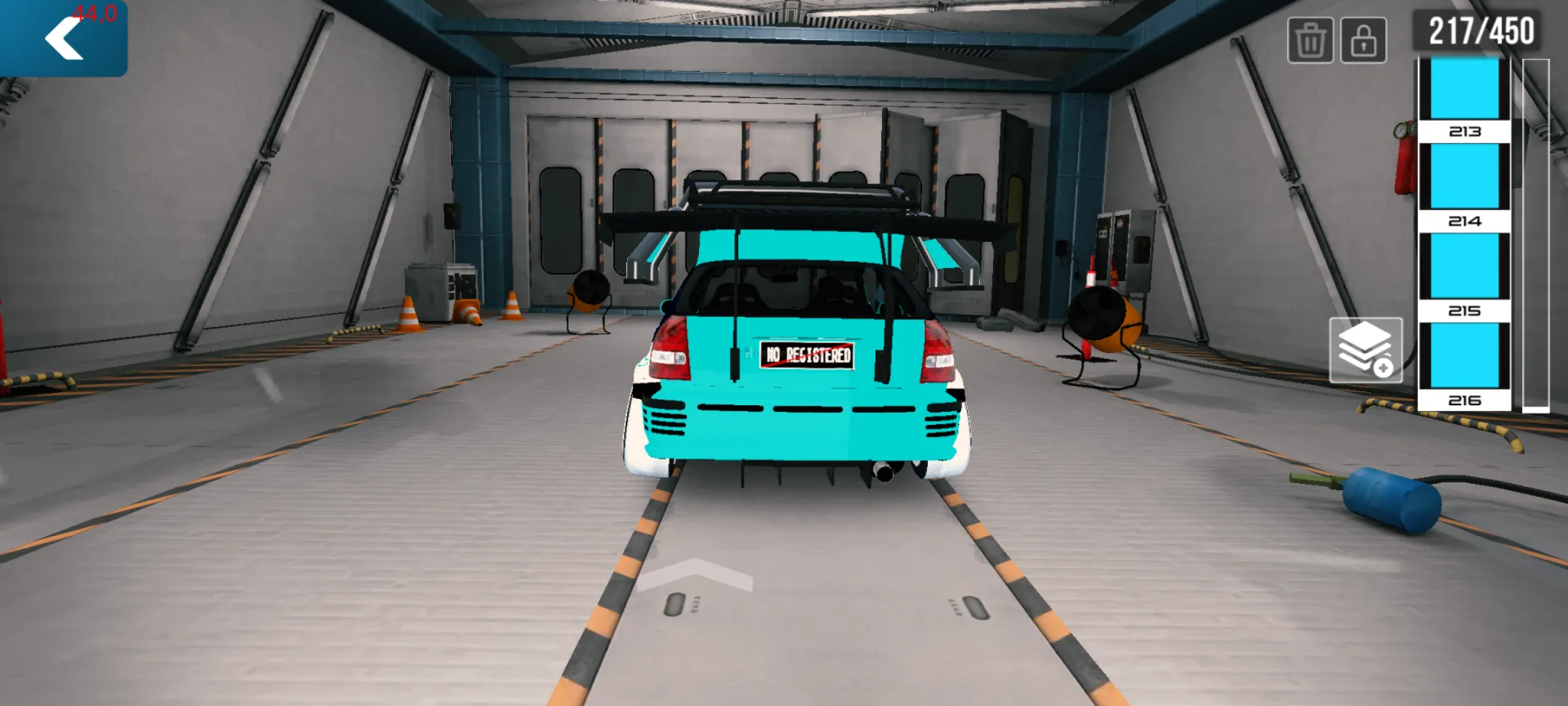
Task: Pick layer 216 thumbnail
Action: click(1464, 365)
